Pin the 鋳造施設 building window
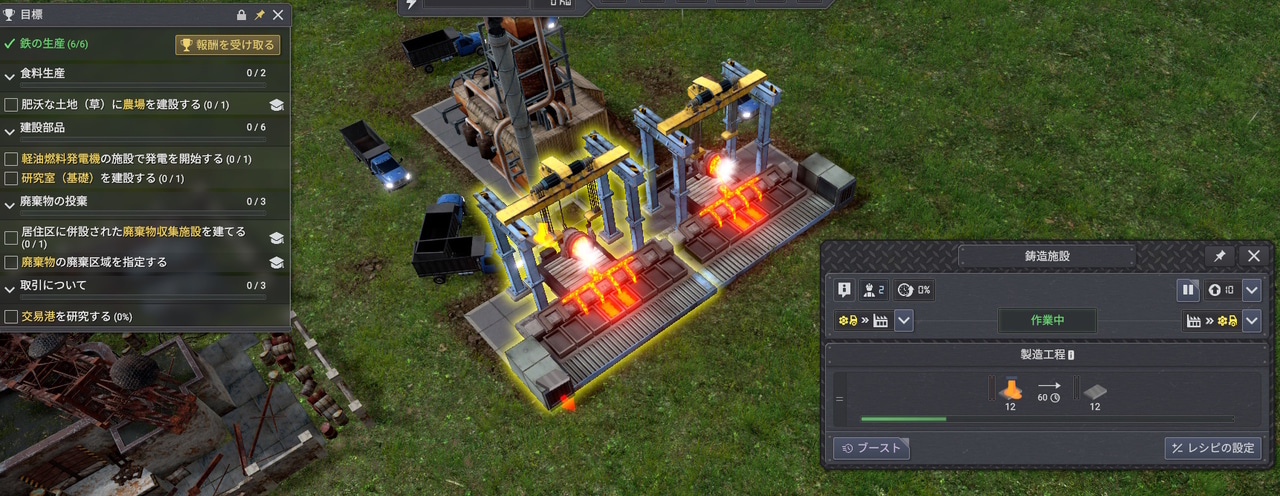Screen dimensions: 1280x496 (x=1219, y=257)
